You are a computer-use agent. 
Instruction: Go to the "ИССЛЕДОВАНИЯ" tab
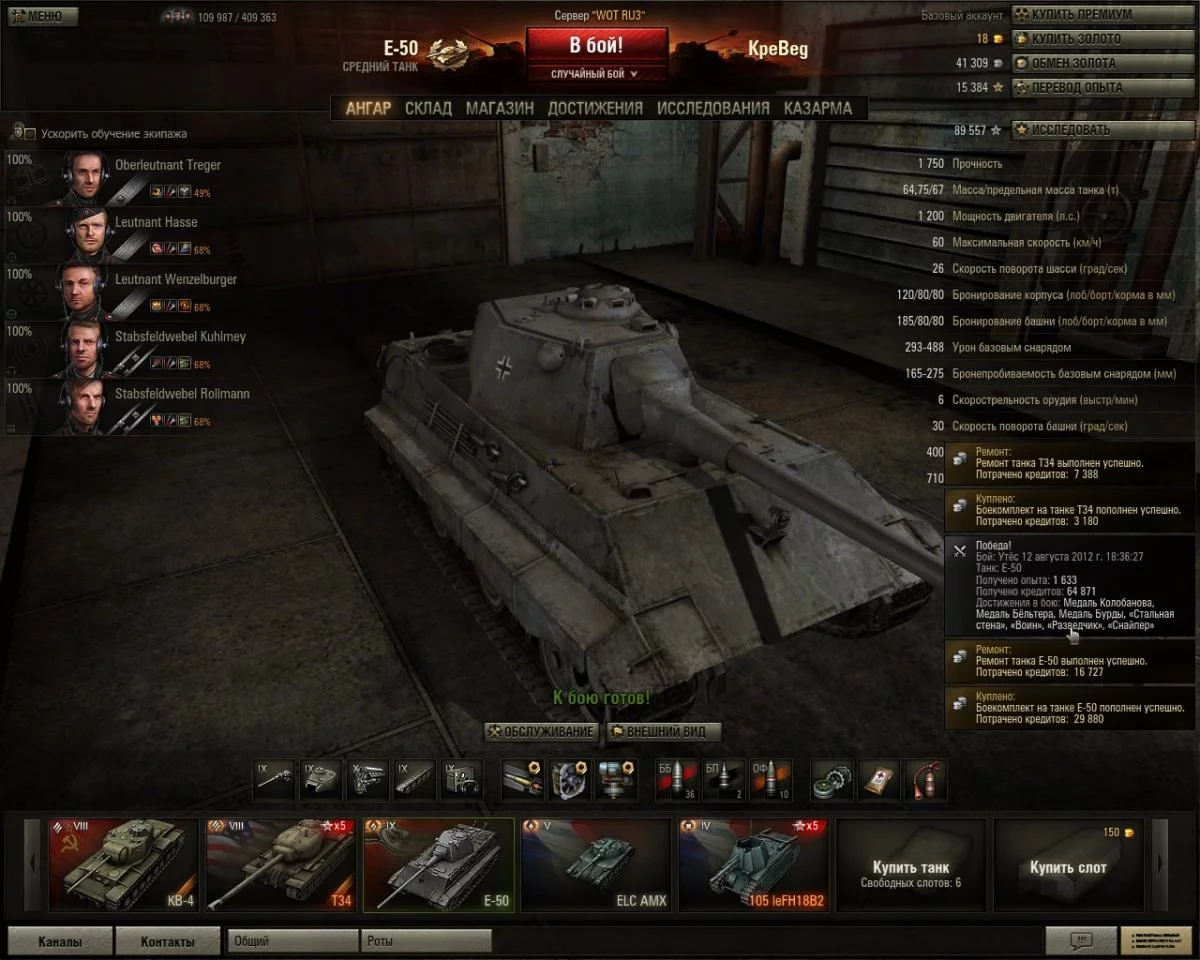tap(713, 108)
